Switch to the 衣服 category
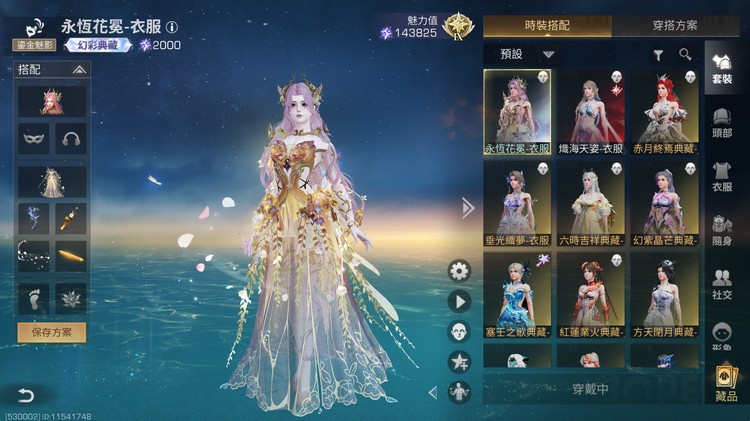750x421 pixels. [723, 176]
